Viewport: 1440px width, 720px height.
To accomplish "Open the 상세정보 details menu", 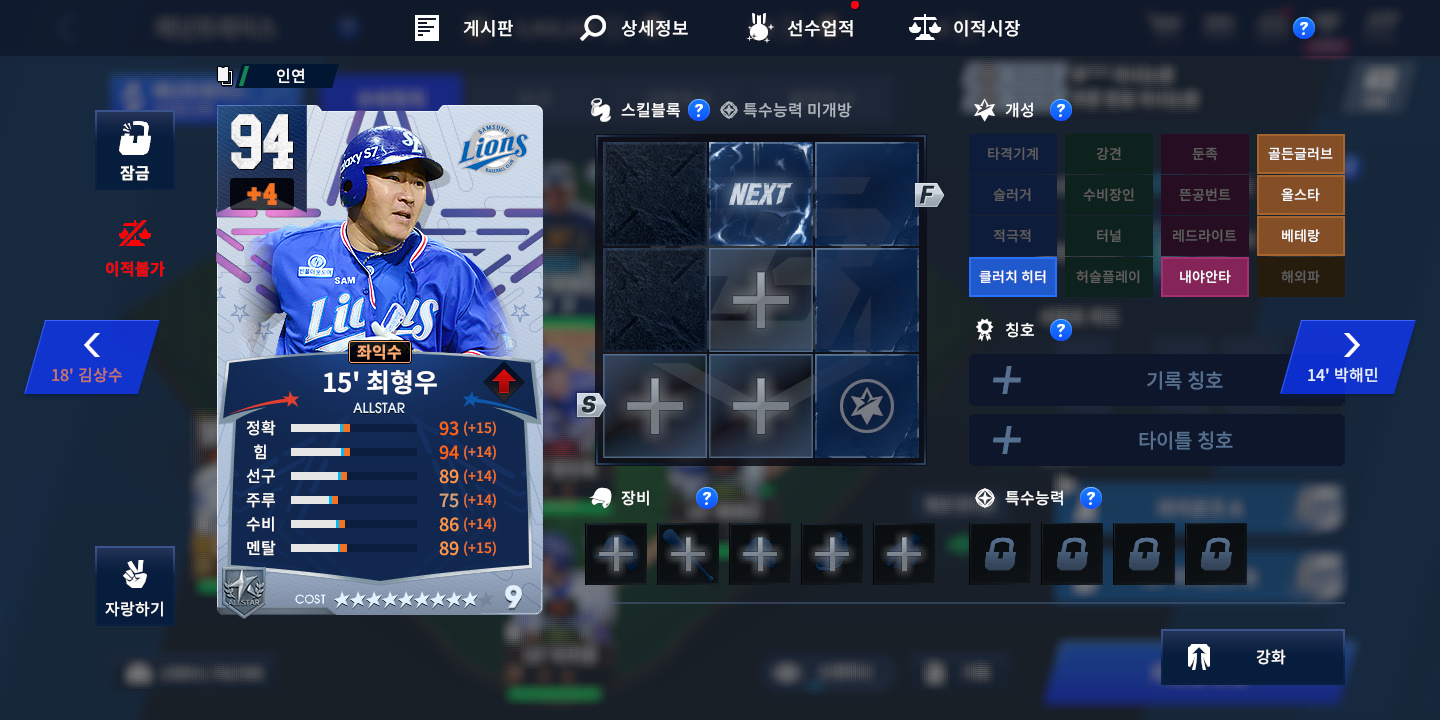I will click(x=634, y=28).
